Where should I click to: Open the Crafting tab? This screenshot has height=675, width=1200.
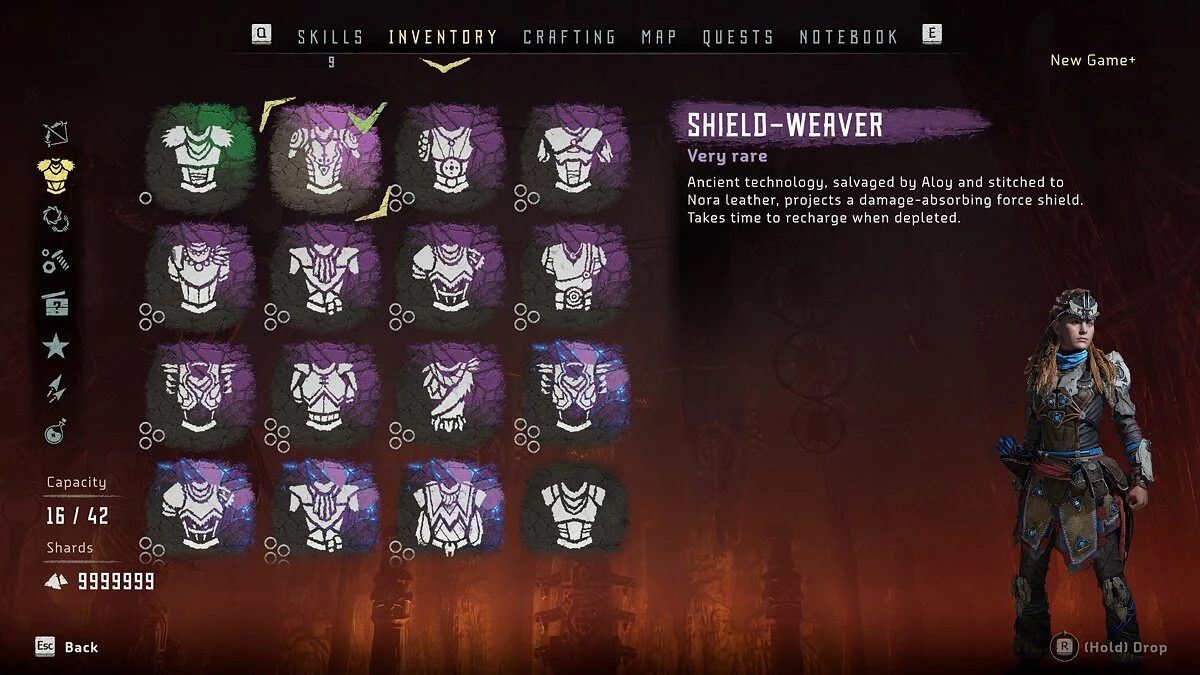coord(569,37)
